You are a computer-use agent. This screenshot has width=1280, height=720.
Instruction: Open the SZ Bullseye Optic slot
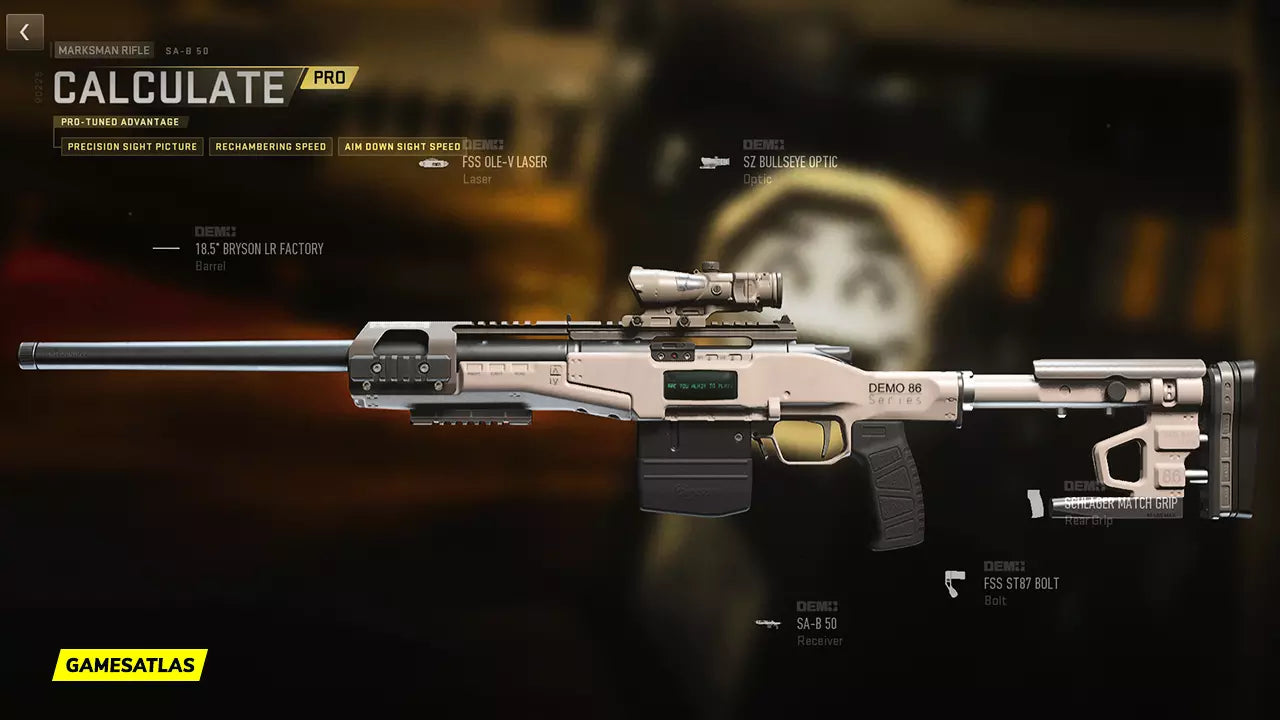pos(789,162)
